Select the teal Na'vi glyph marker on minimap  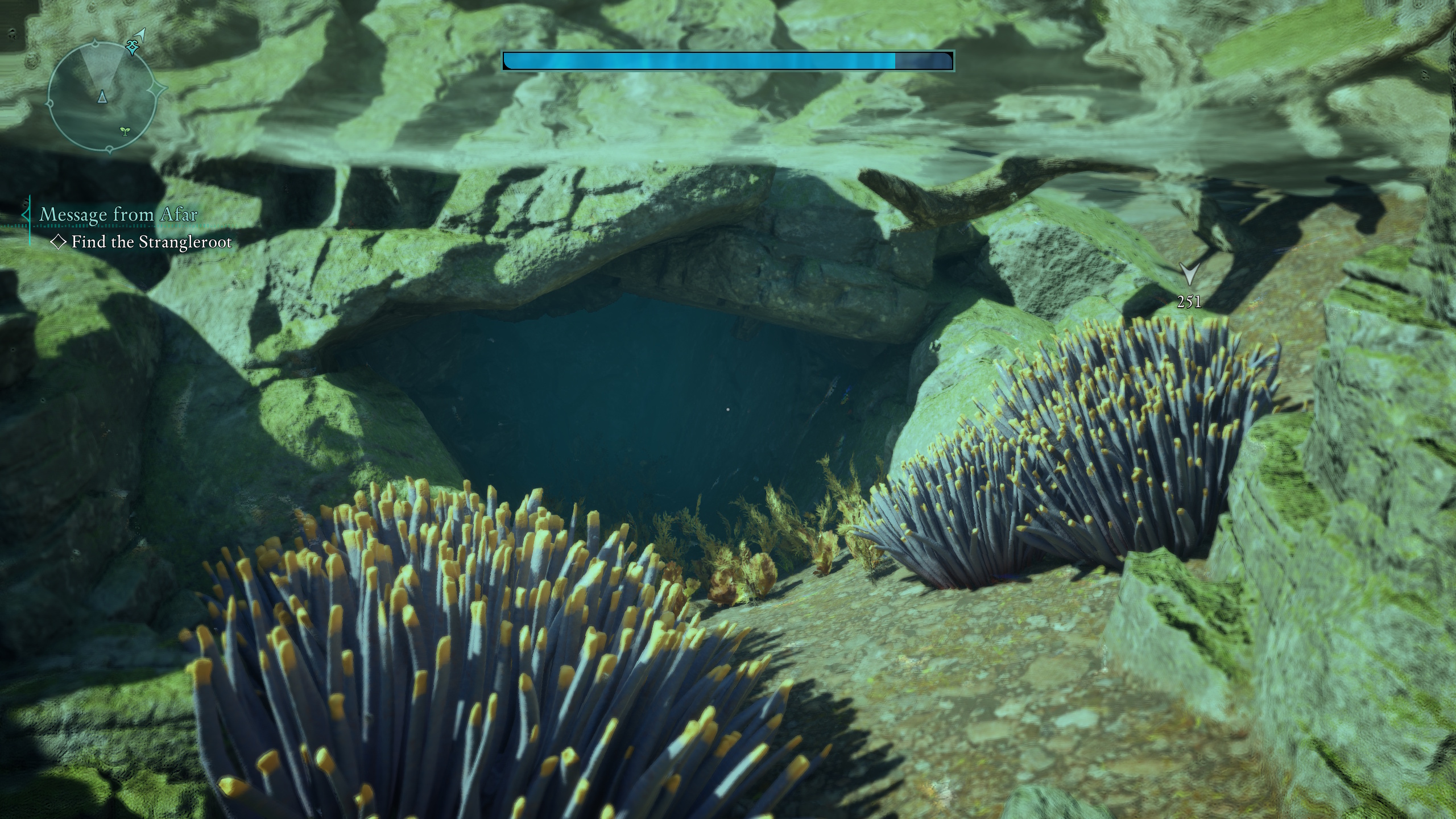point(132,47)
